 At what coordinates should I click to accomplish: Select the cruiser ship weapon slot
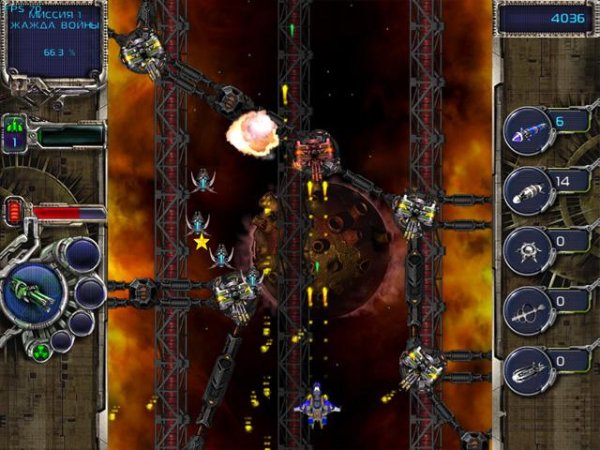coord(526,370)
